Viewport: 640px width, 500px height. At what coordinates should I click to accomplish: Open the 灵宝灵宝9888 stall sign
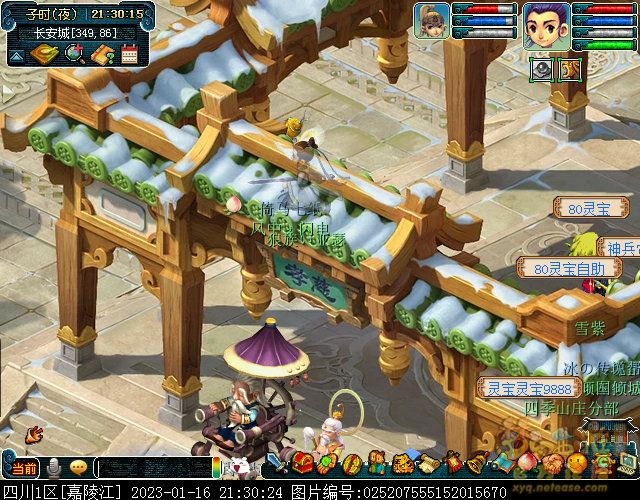[x=515, y=387]
